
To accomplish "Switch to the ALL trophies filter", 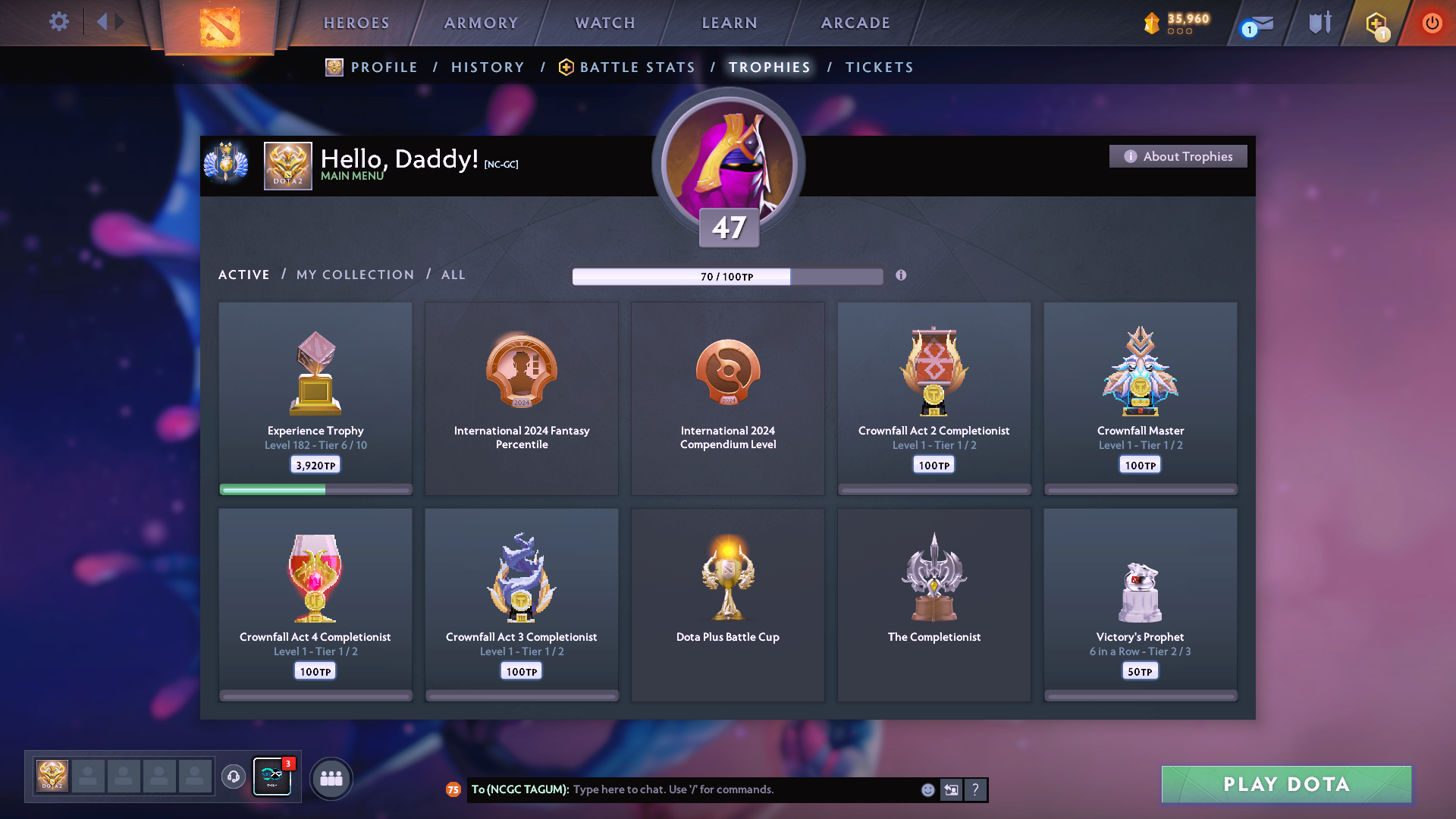I will (453, 275).
